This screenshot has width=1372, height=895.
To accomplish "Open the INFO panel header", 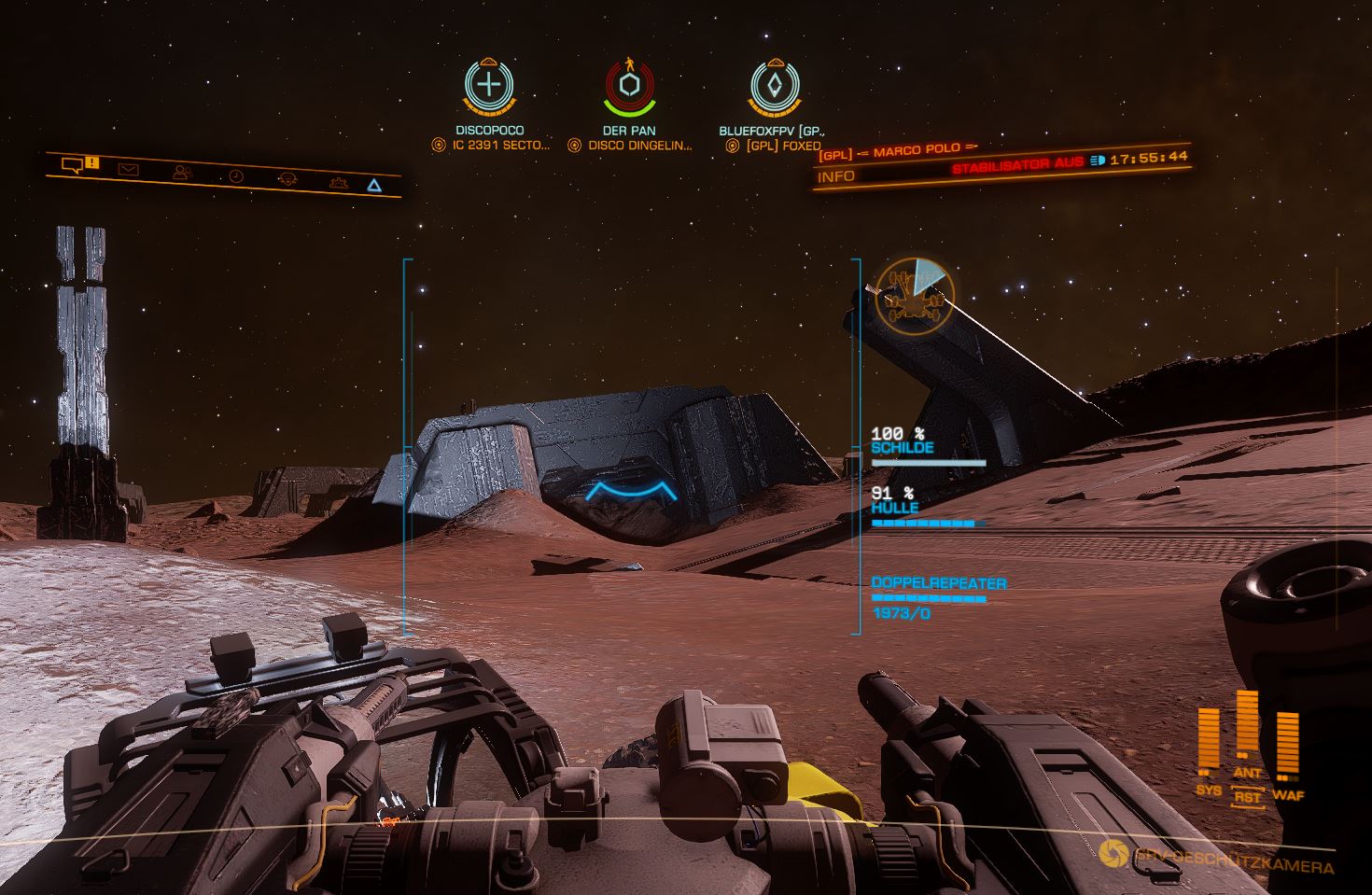I will coord(836,176).
